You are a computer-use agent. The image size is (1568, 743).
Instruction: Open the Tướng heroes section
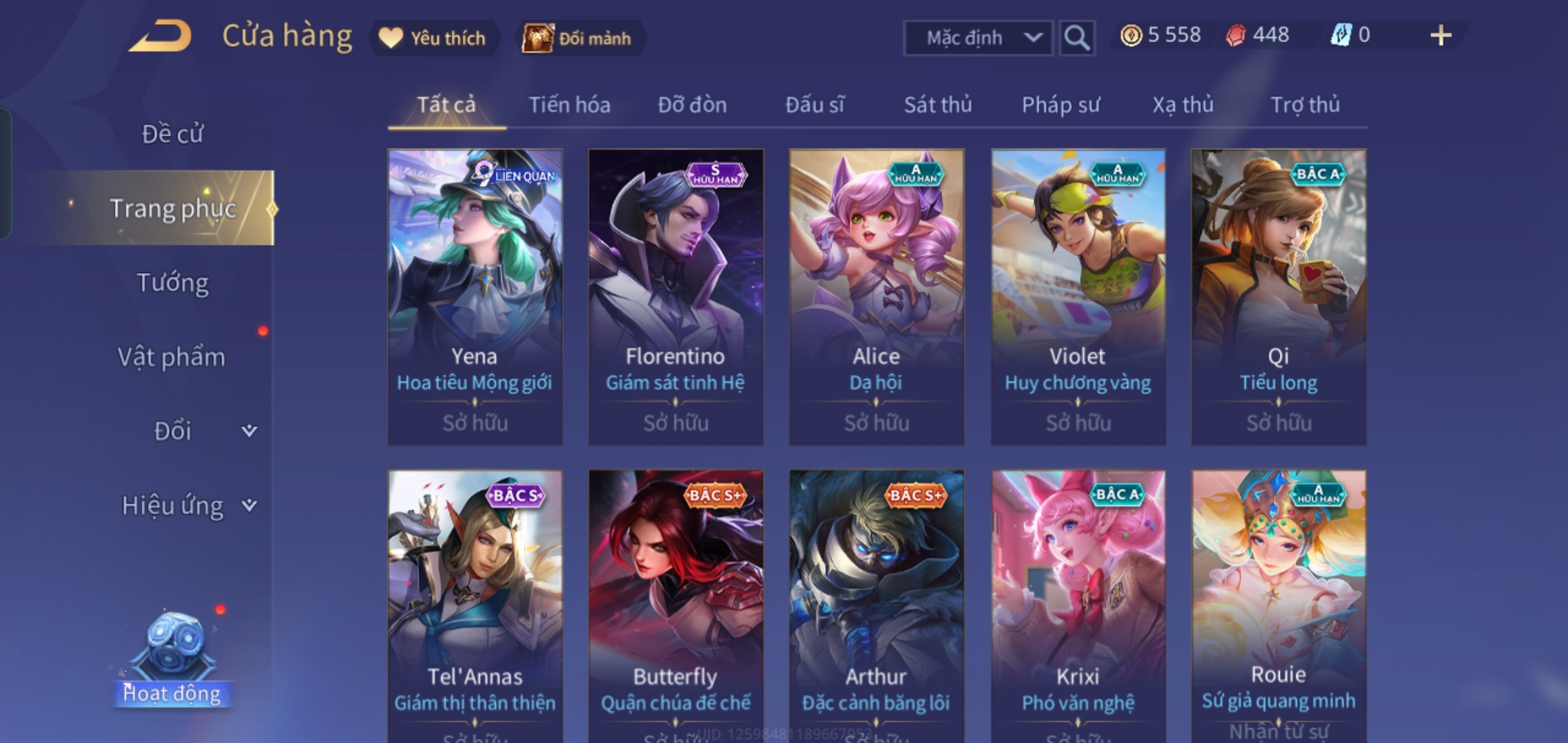pos(172,283)
